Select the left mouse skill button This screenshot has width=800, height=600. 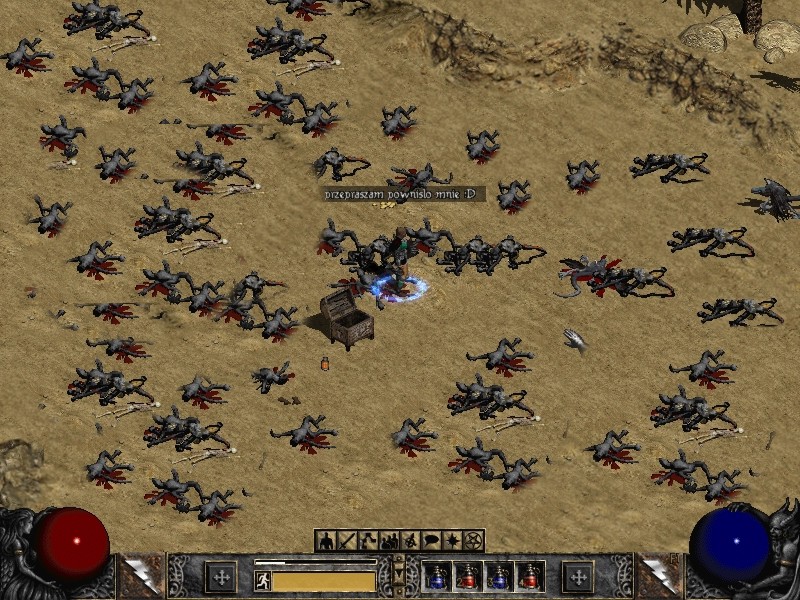(220, 577)
